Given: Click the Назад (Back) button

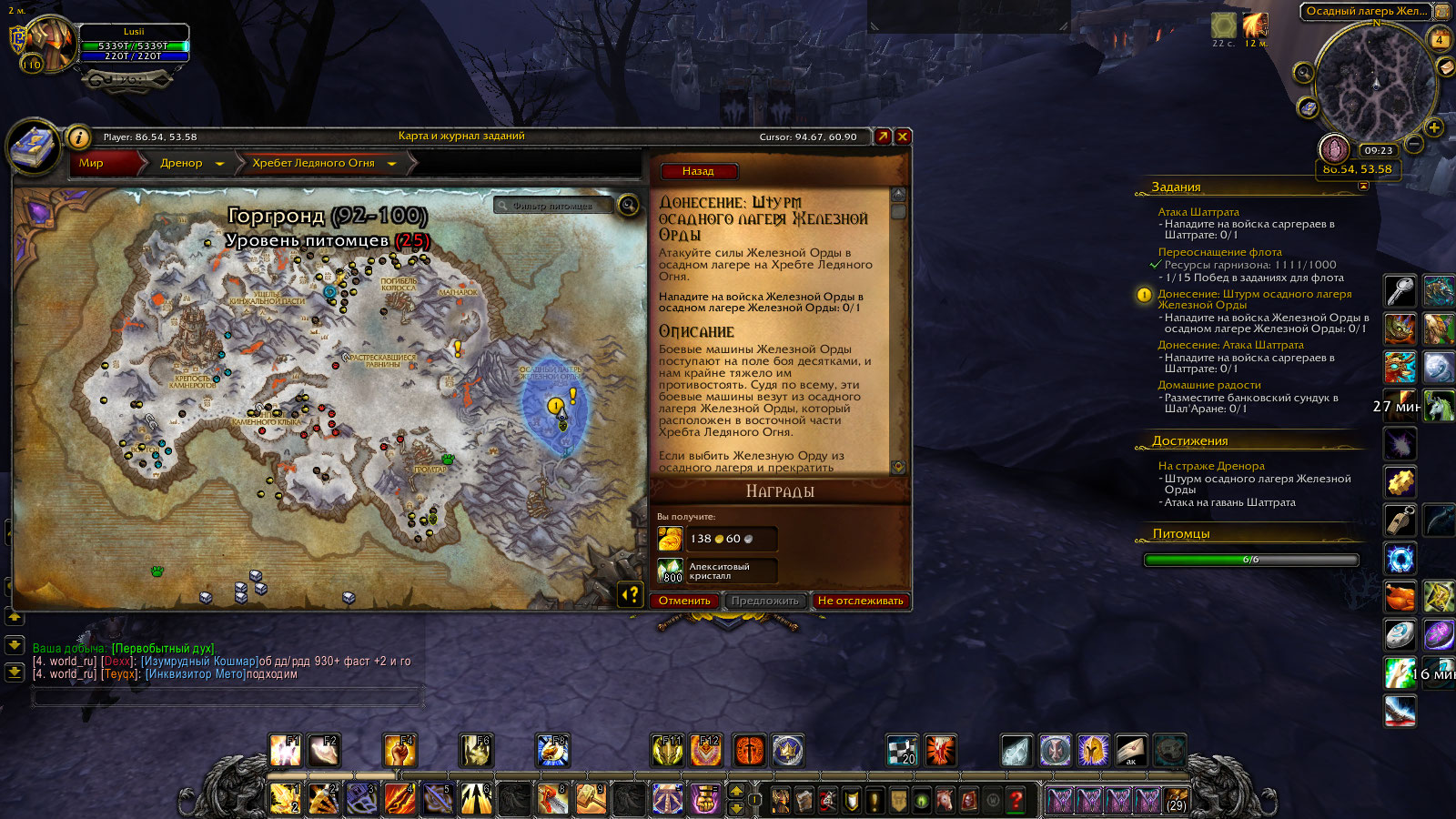Looking at the screenshot, I should (698, 171).
